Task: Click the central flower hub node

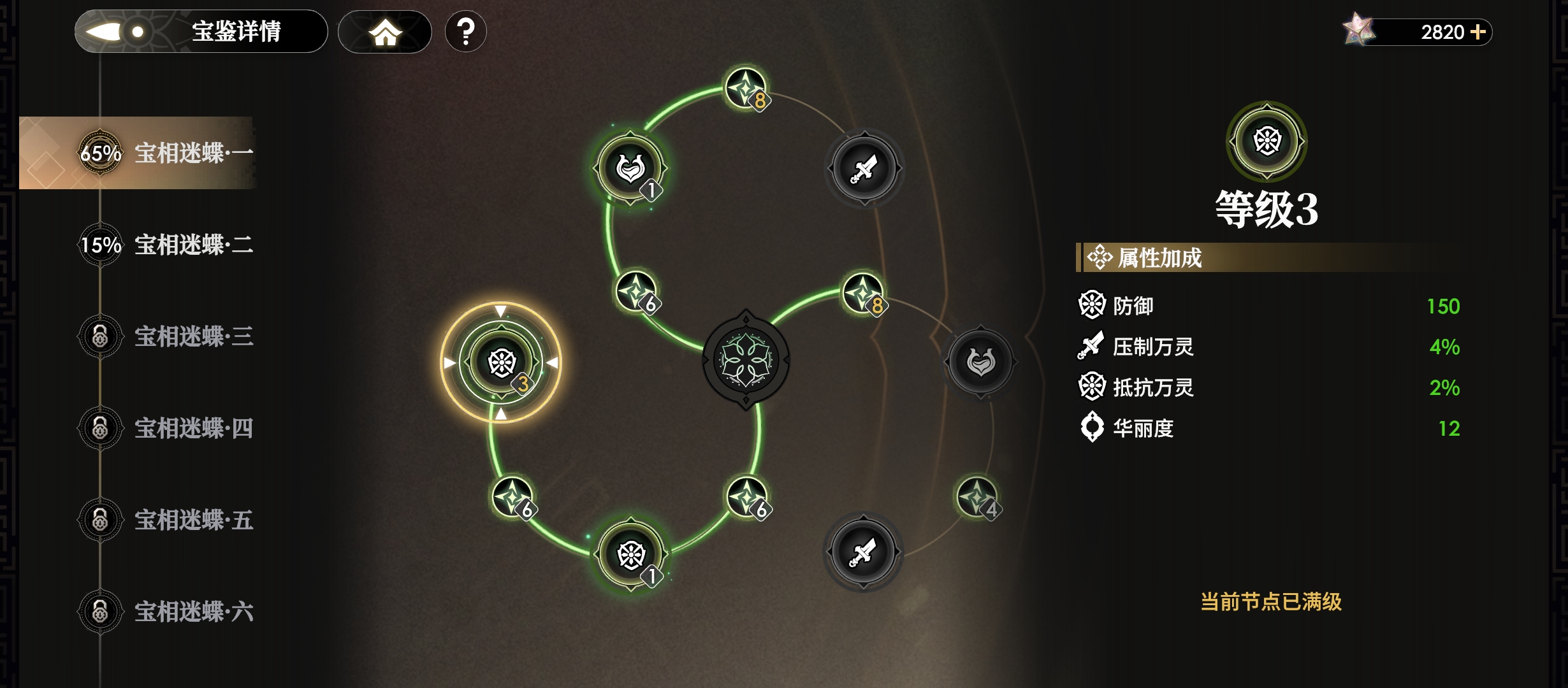Action: pyautogui.click(x=746, y=360)
